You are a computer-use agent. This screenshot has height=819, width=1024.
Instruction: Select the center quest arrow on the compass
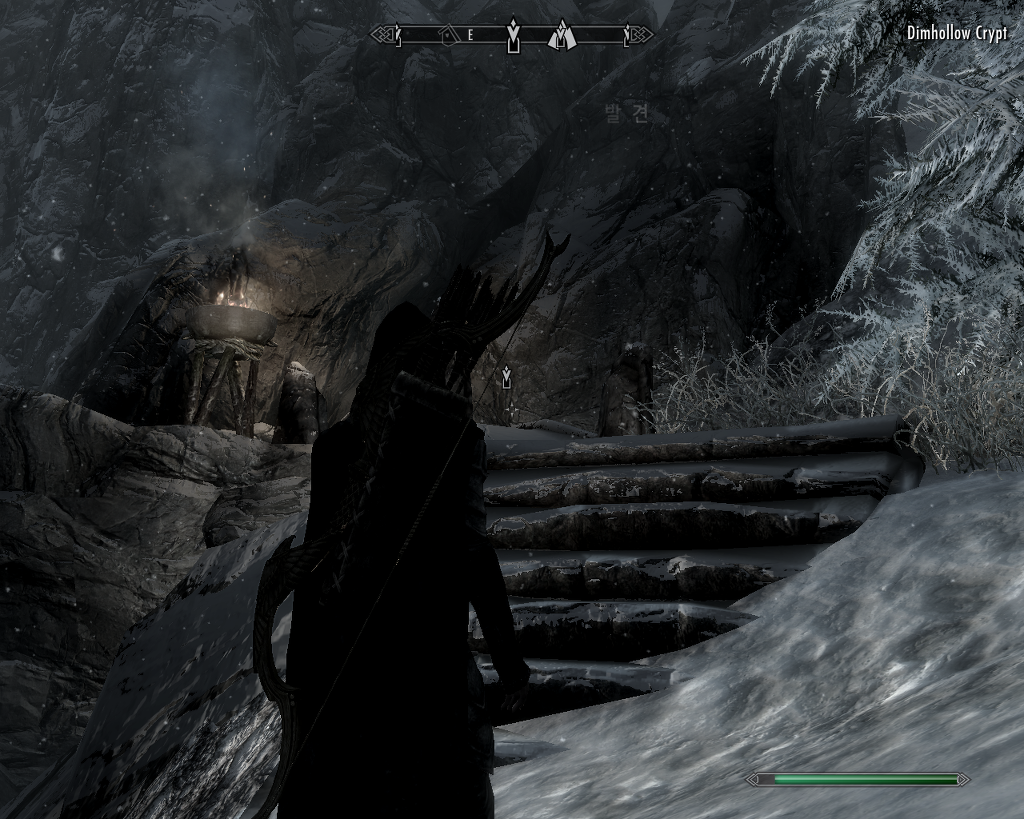tap(513, 36)
